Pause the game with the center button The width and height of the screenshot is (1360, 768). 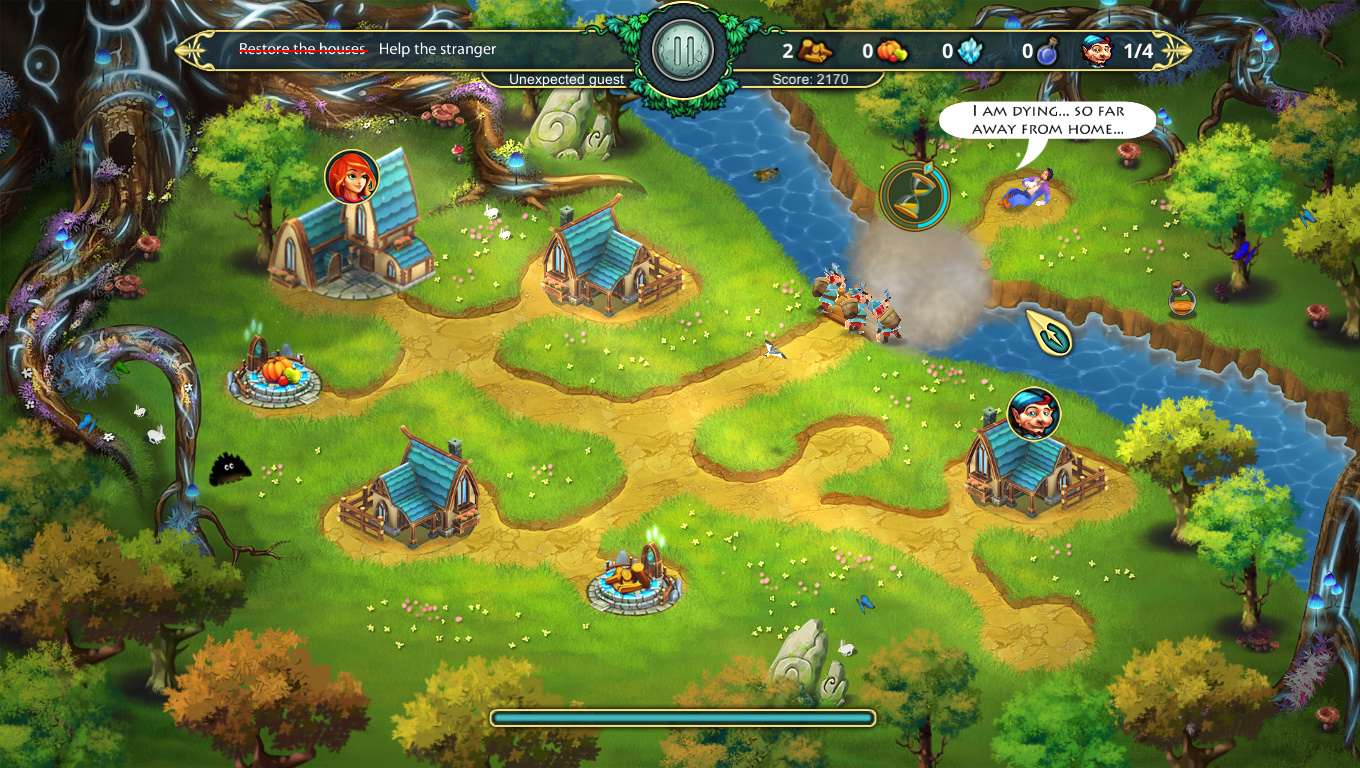[683, 48]
